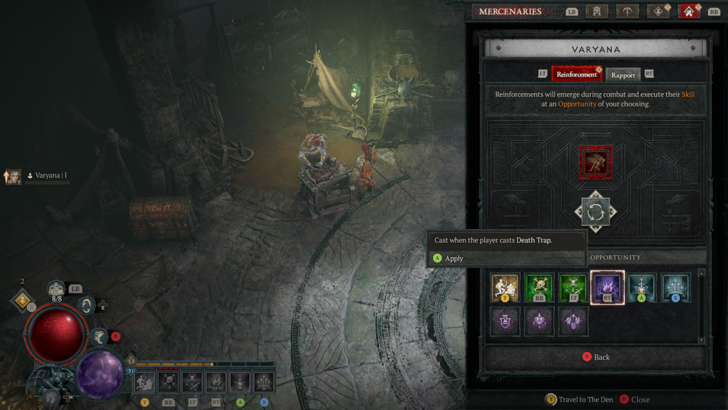728x410 pixels.
Task: Select Varyana's reinforcement skill slot
Action: (596, 162)
